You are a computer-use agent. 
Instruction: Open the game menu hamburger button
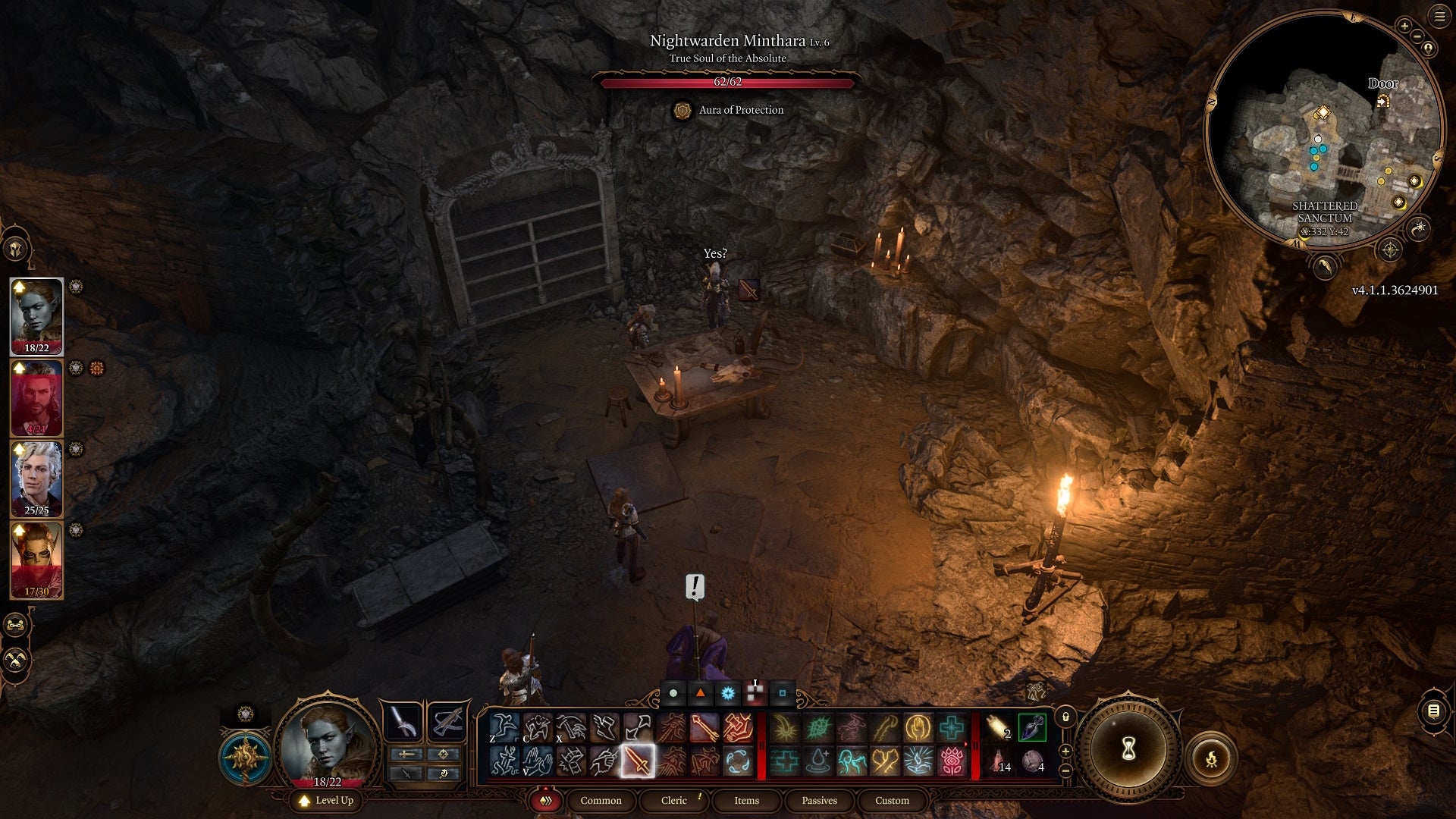pos(1439,17)
